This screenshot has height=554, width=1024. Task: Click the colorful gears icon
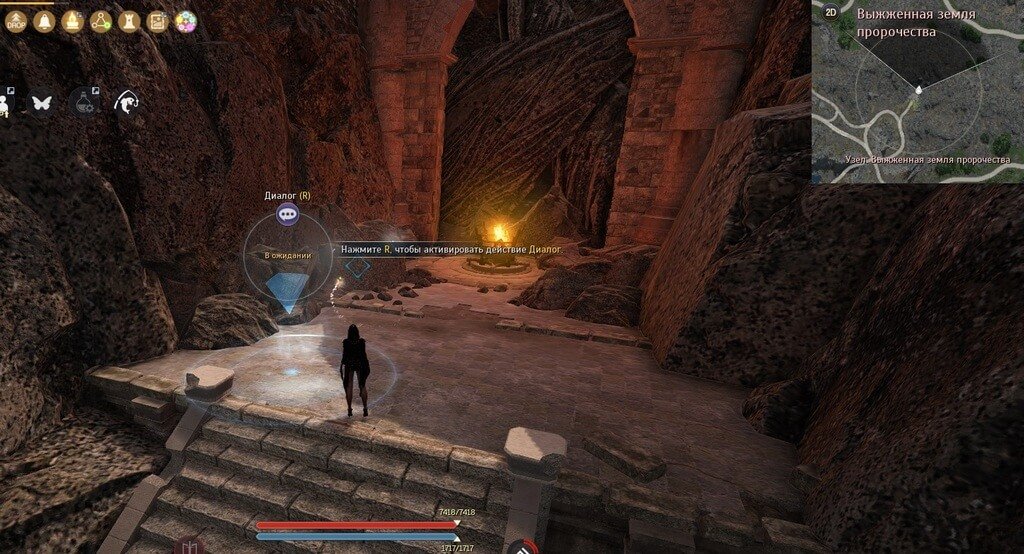tap(185, 21)
